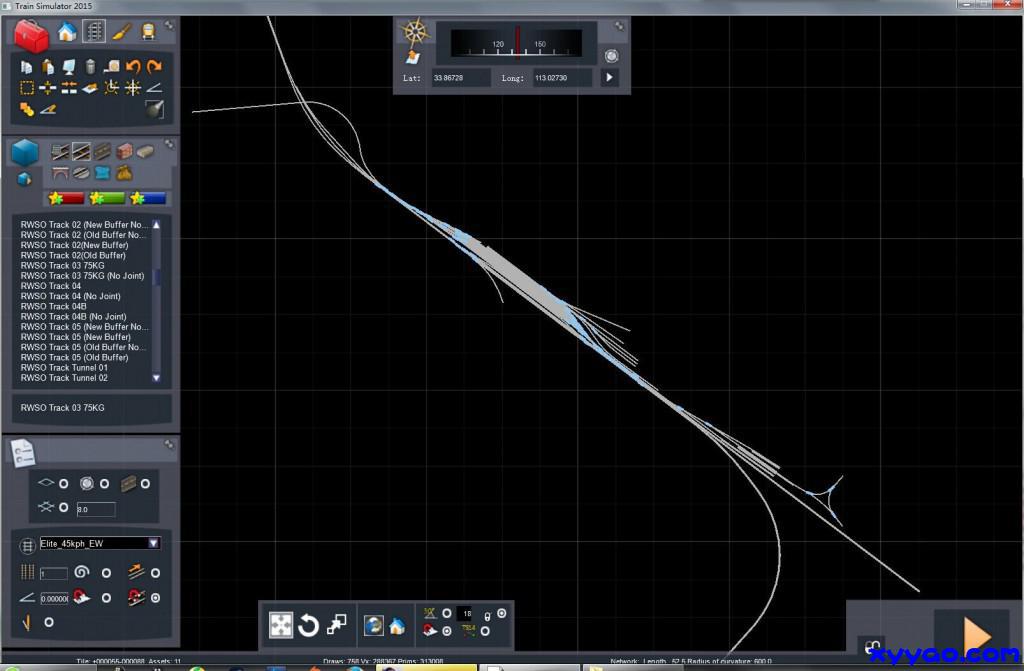Screen dimensions: 1024x671
Task: Click the trash can delete tool
Action: pos(90,67)
